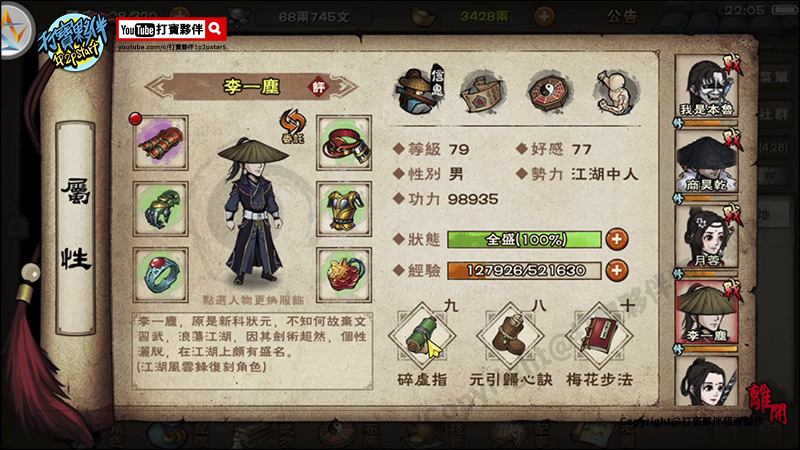Click the plus button beside 狀態 bar
800x450 pixels.
[617, 239]
